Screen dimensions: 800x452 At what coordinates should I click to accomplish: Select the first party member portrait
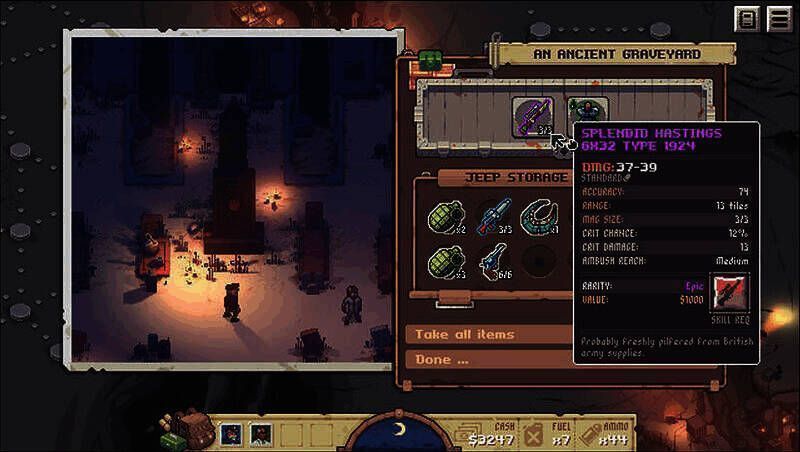click(x=231, y=434)
